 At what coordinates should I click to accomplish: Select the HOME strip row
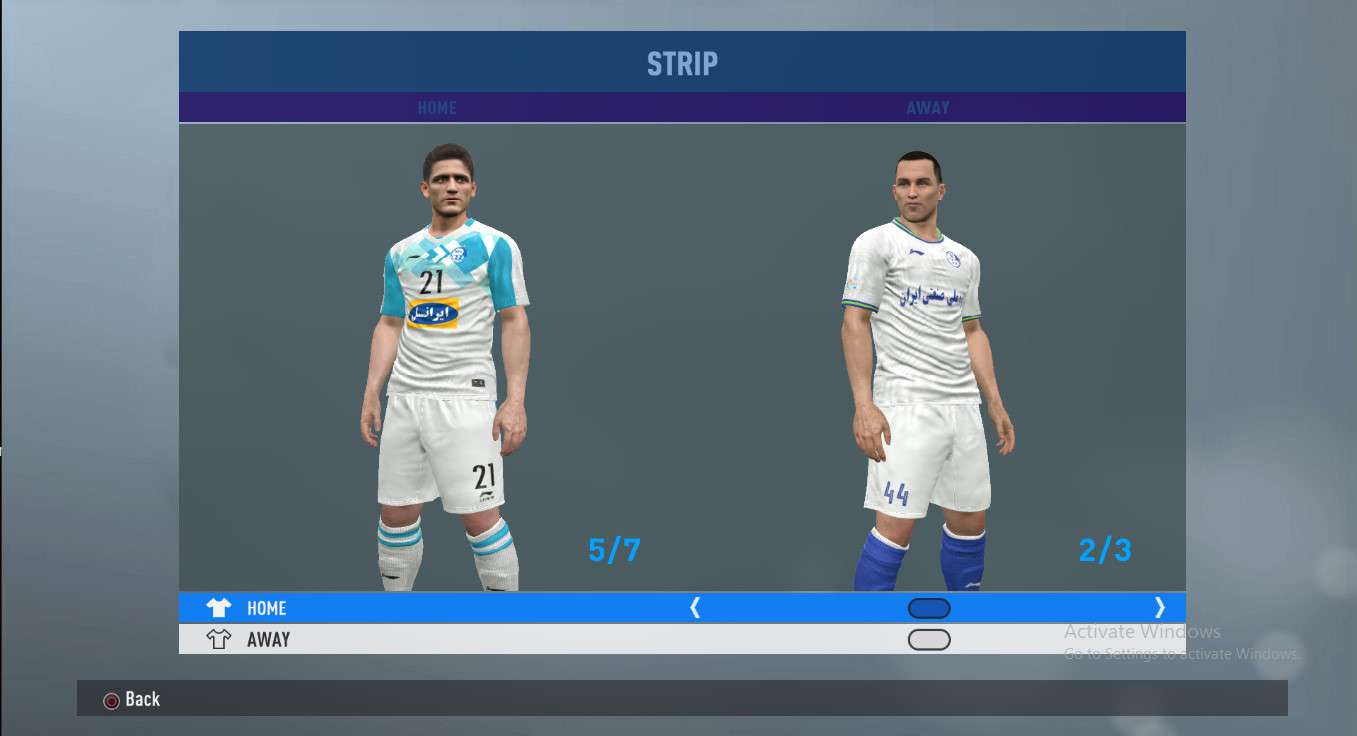[x=266, y=608]
